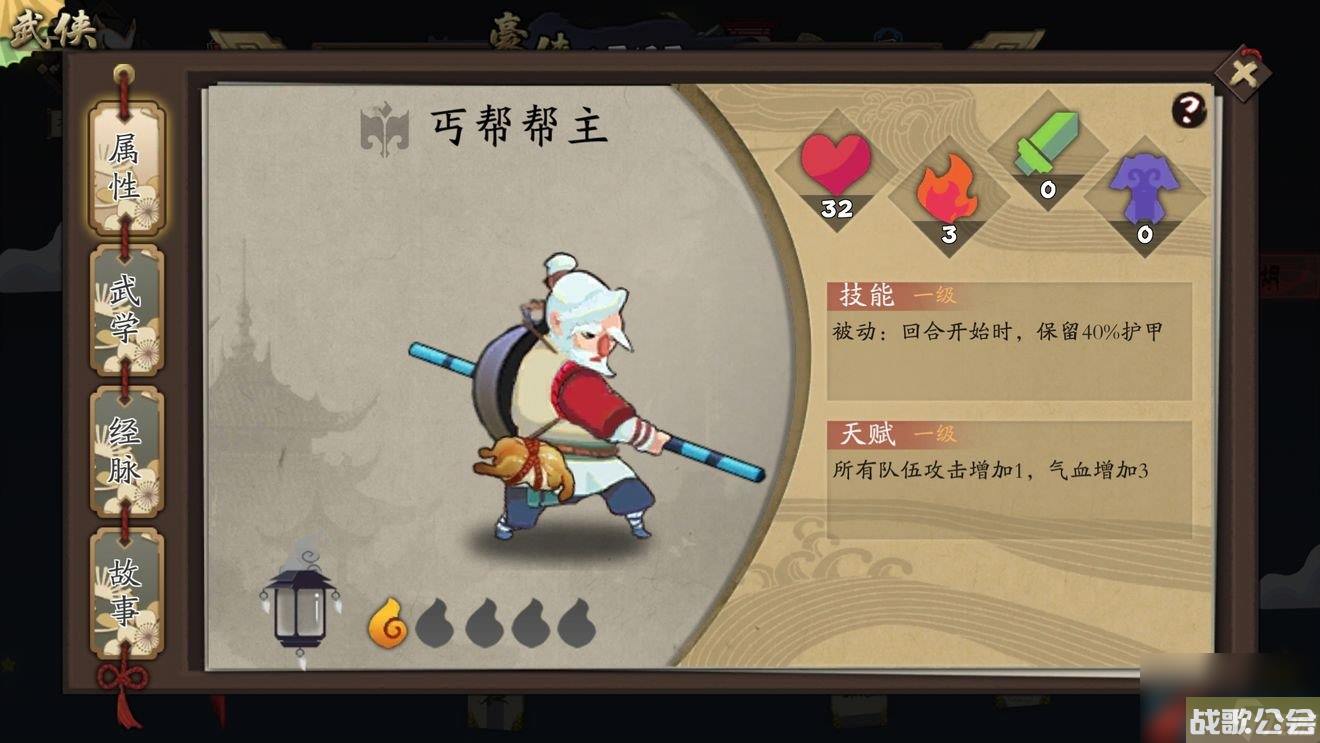Click the lantern icon below the character
1320x743 pixels.
(298, 610)
